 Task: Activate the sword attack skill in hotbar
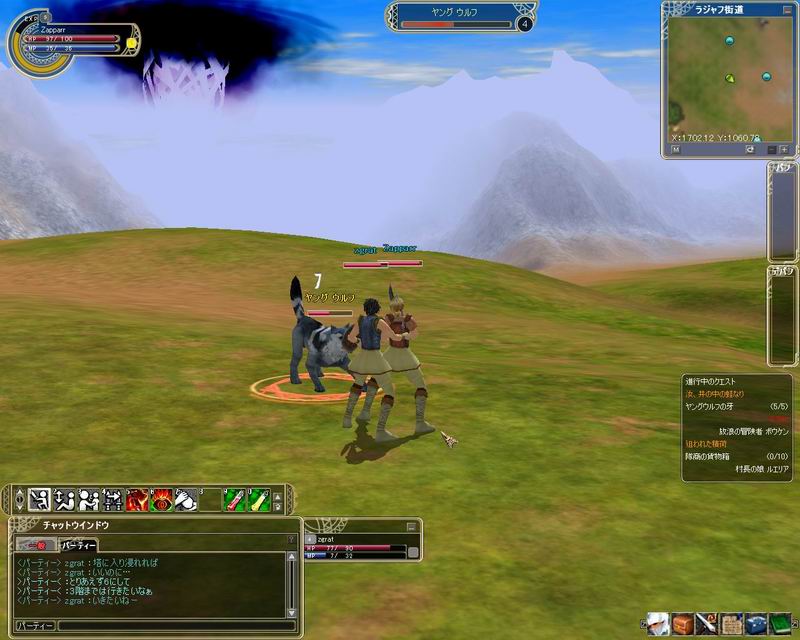click(x=40, y=498)
